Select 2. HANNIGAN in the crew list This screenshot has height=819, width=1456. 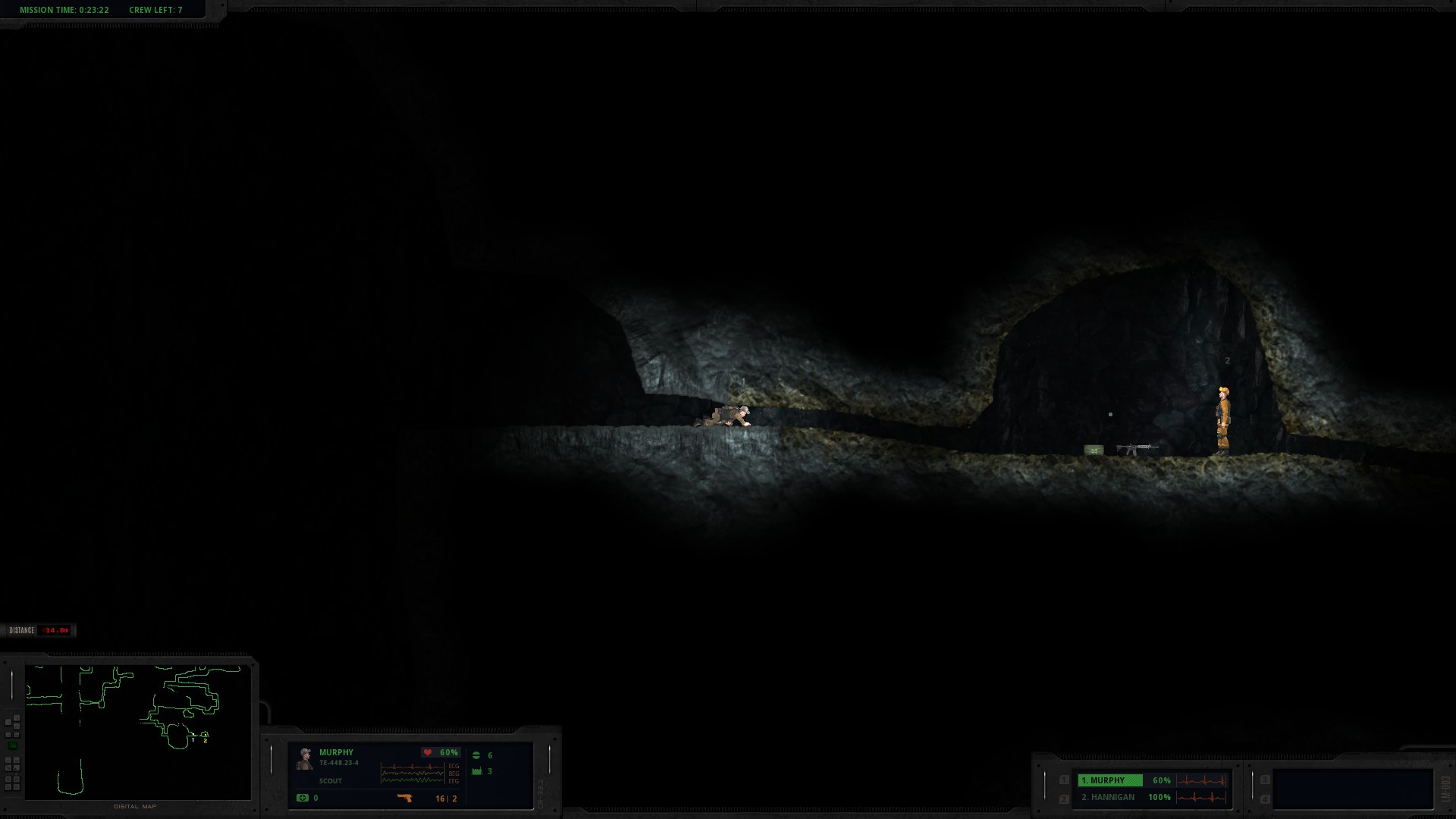click(1108, 797)
